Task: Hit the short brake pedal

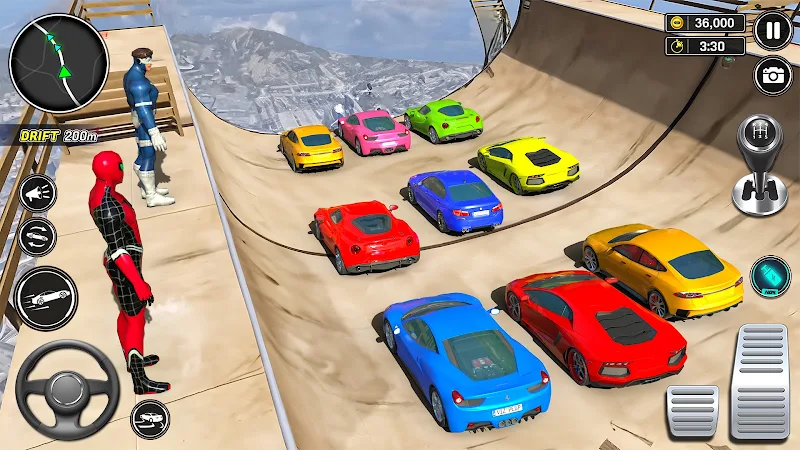Action: point(693,410)
